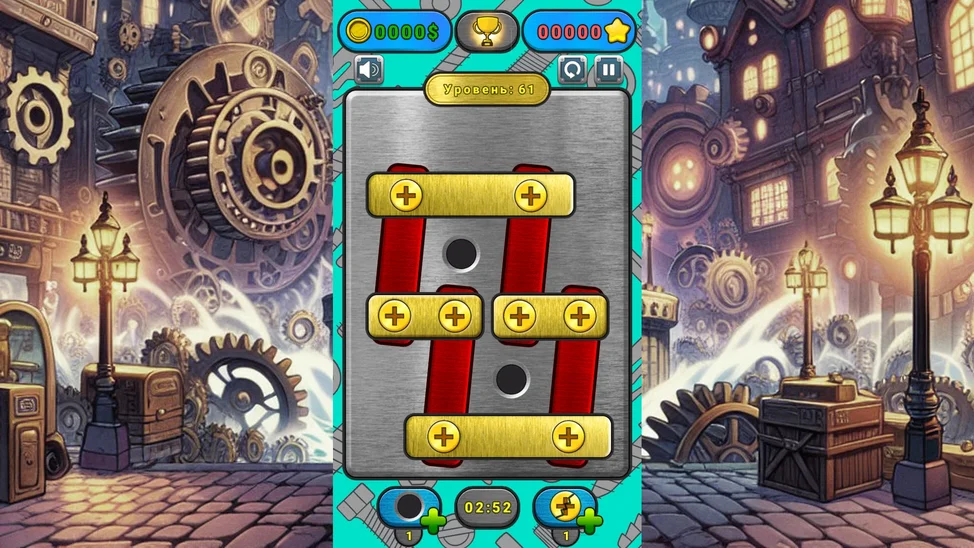
Task: Pause the game
Action: pos(608,69)
